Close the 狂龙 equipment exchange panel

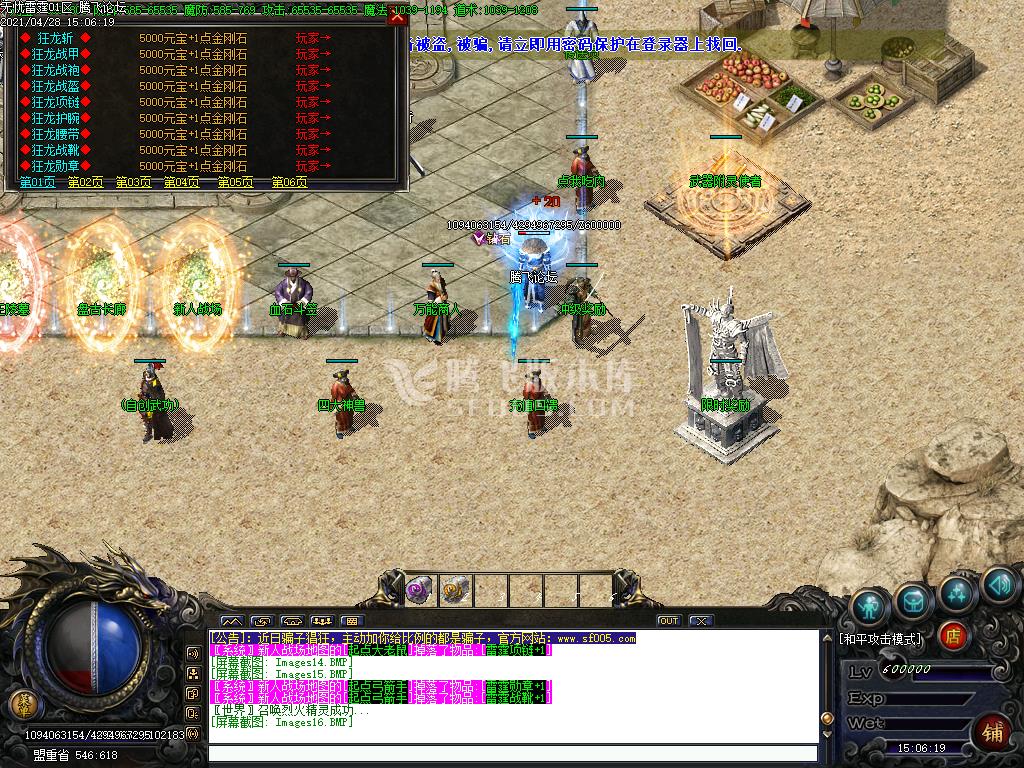pos(397,18)
